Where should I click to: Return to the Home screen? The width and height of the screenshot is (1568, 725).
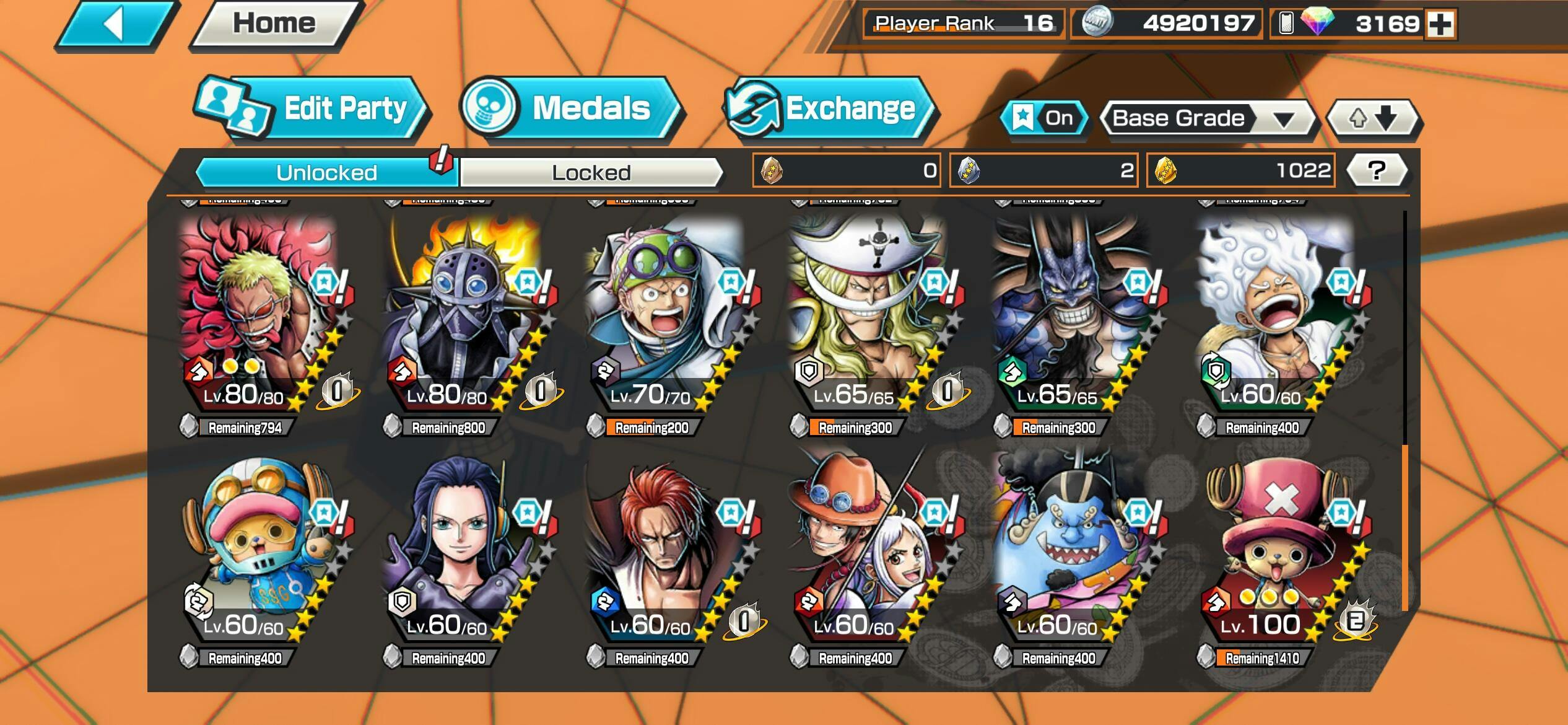(x=274, y=24)
